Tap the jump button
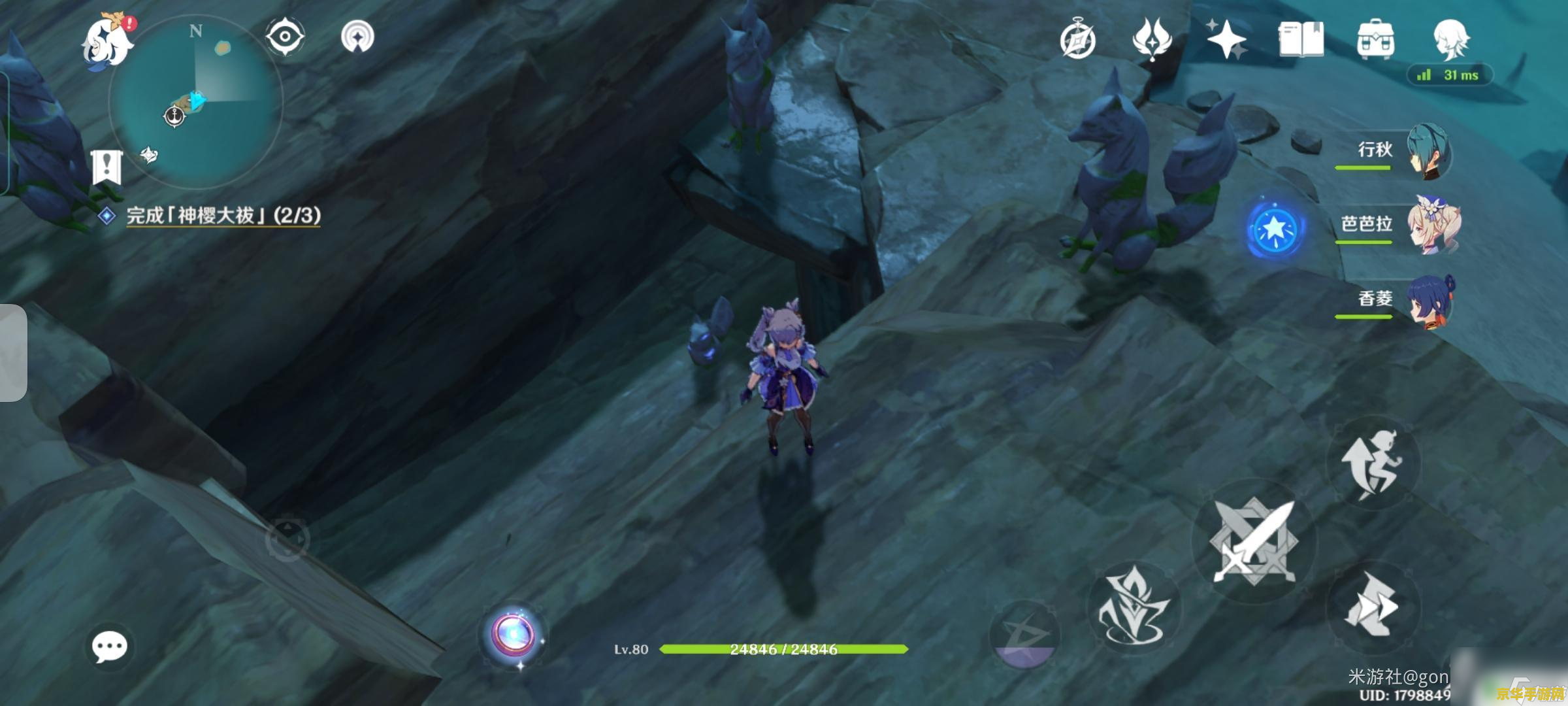The width and height of the screenshot is (1568, 706). (x=1372, y=463)
